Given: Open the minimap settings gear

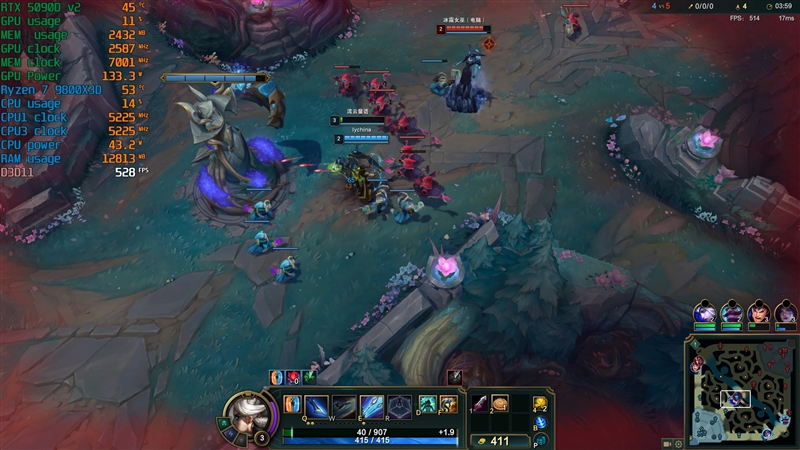Looking at the screenshot, I should point(679,442).
